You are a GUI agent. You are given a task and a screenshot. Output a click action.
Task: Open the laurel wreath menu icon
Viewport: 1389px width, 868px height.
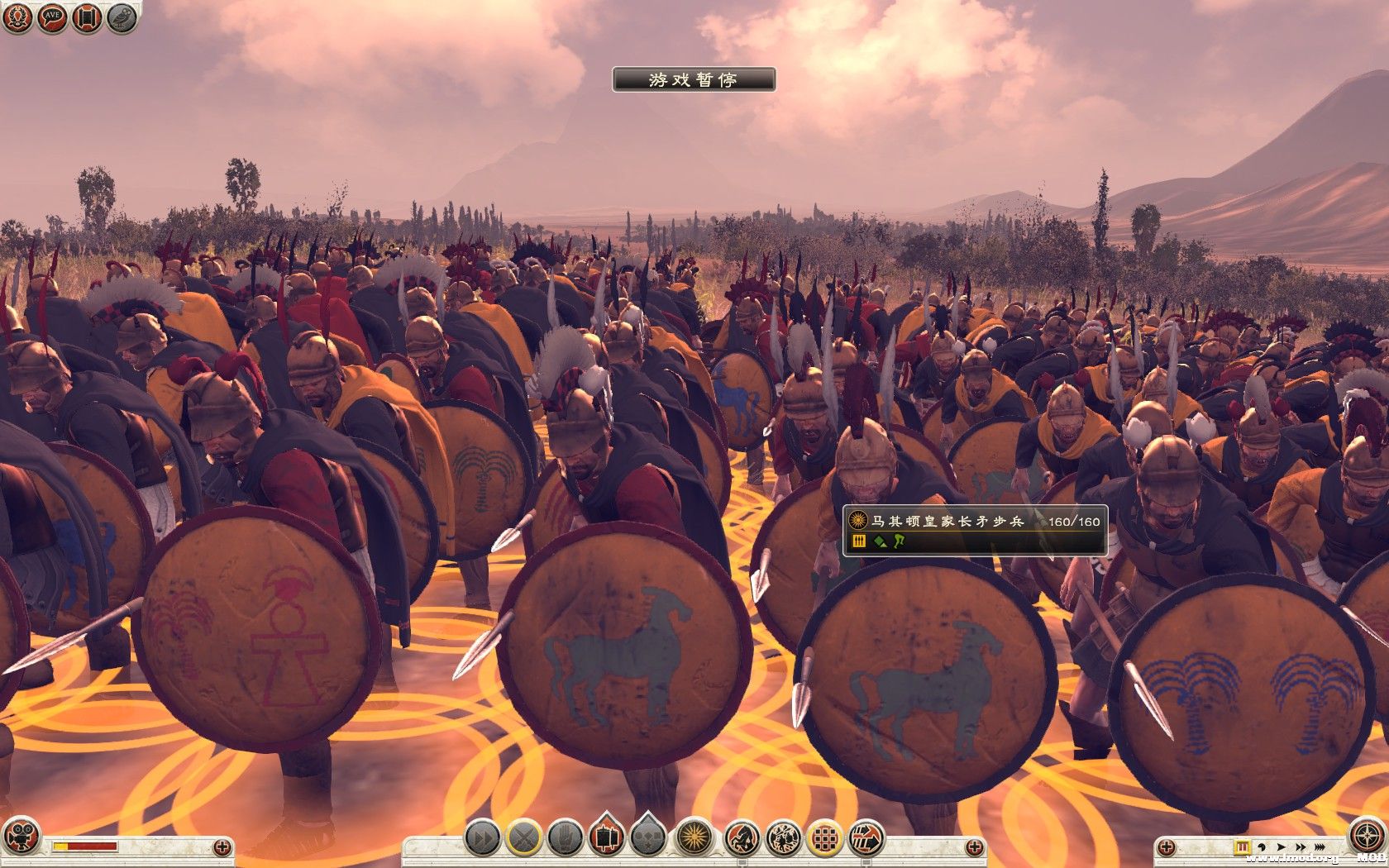click(17, 18)
